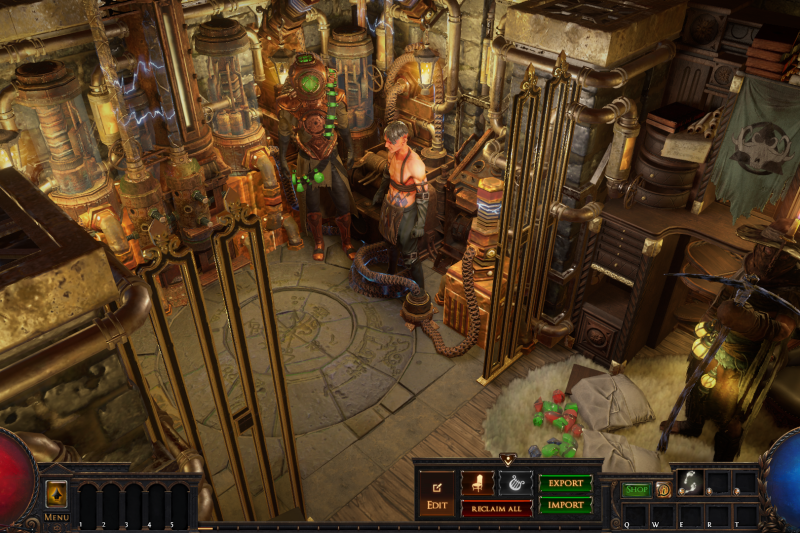Image resolution: width=800 pixels, height=533 pixels.
Task: Select the footprints move skill slot
Action: point(689,482)
